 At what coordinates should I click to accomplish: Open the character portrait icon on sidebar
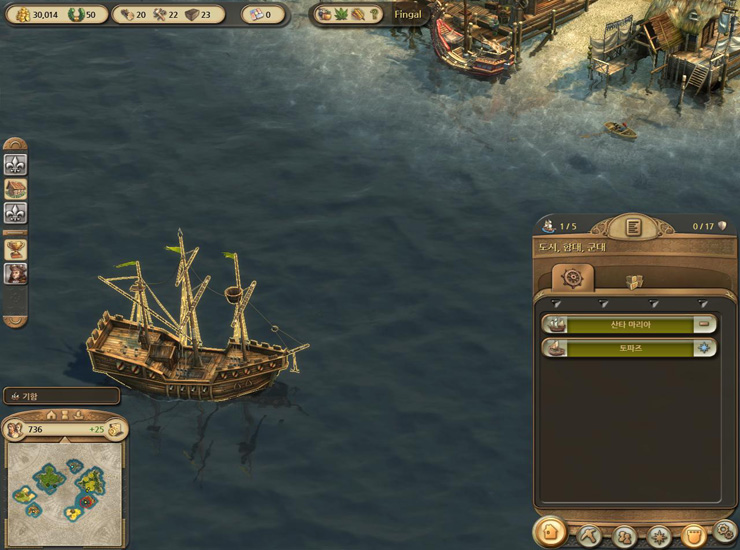click(x=16, y=273)
